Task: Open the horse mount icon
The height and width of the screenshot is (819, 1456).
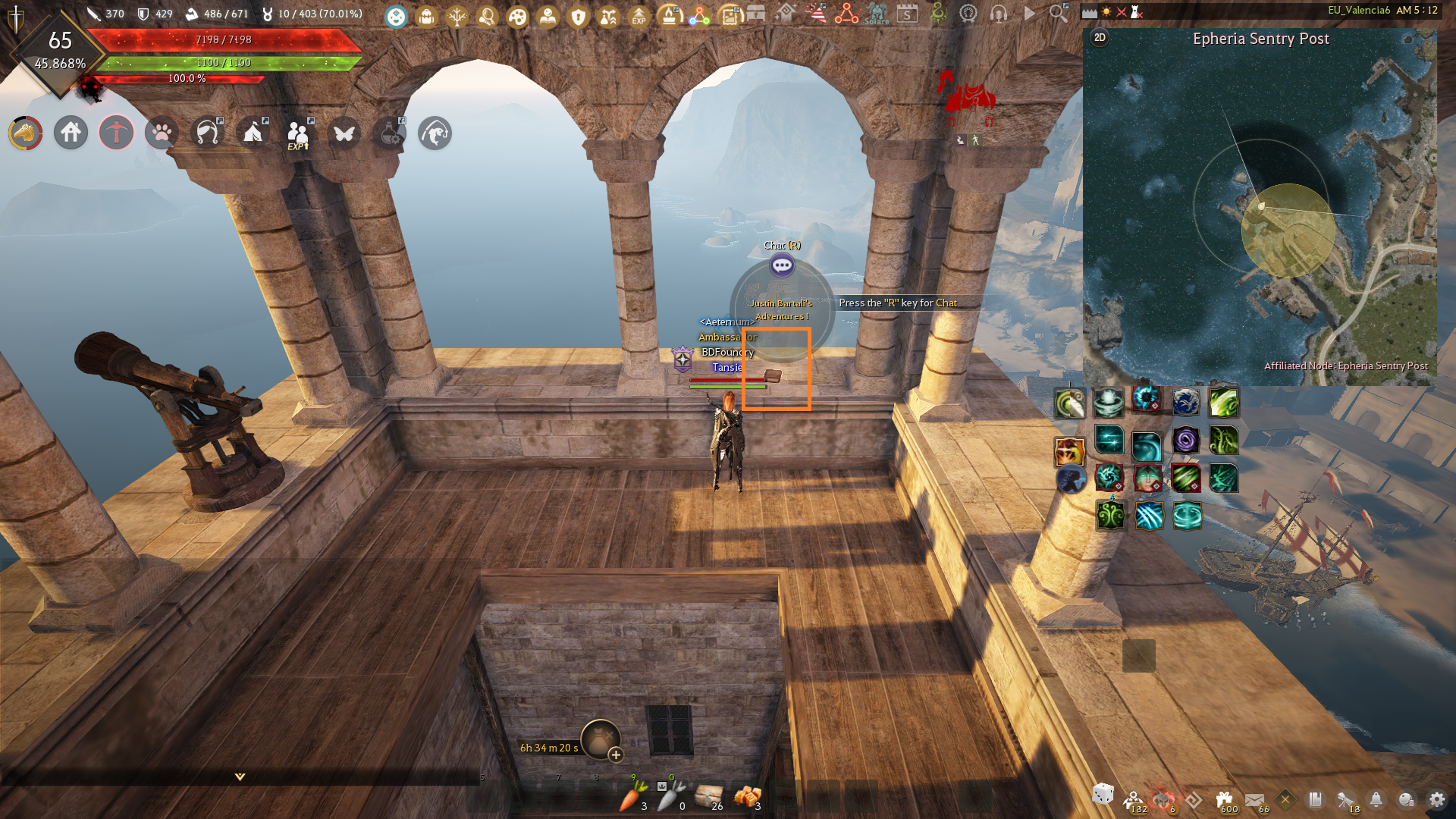Action: 25,133
